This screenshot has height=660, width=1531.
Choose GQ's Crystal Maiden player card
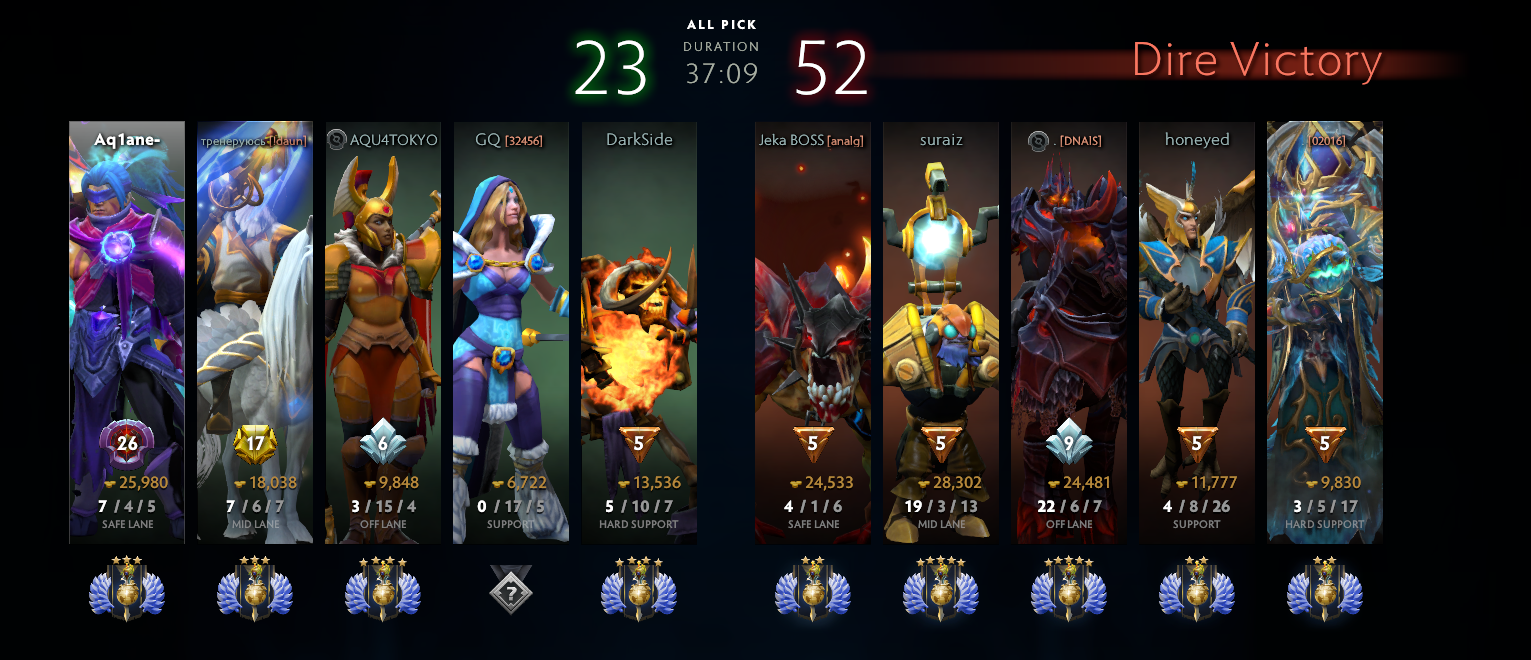point(511,332)
